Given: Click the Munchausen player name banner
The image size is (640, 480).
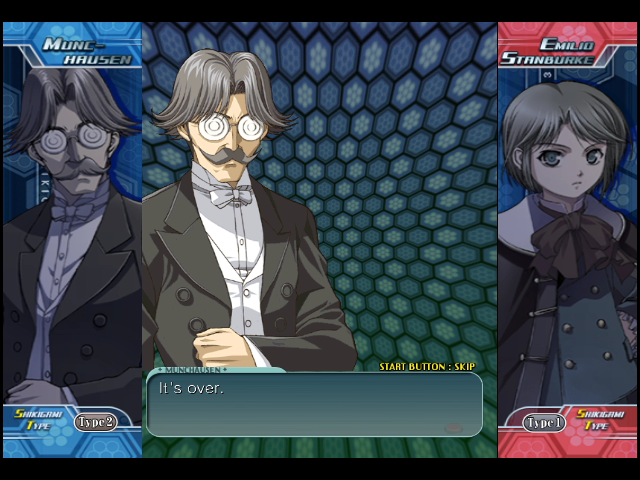Looking at the screenshot, I should (87, 51).
